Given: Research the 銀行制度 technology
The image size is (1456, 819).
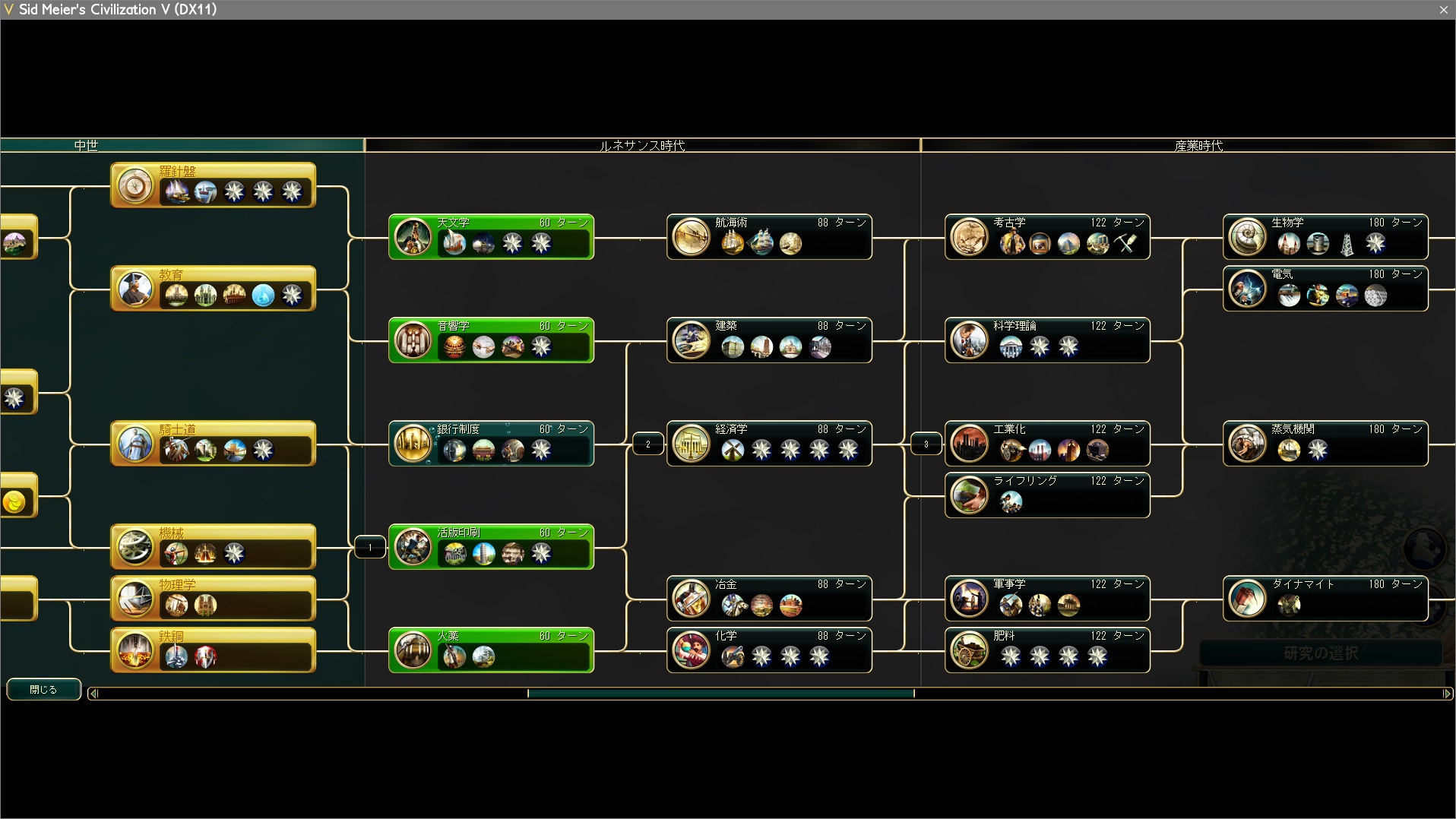Looking at the screenshot, I should coord(491,444).
